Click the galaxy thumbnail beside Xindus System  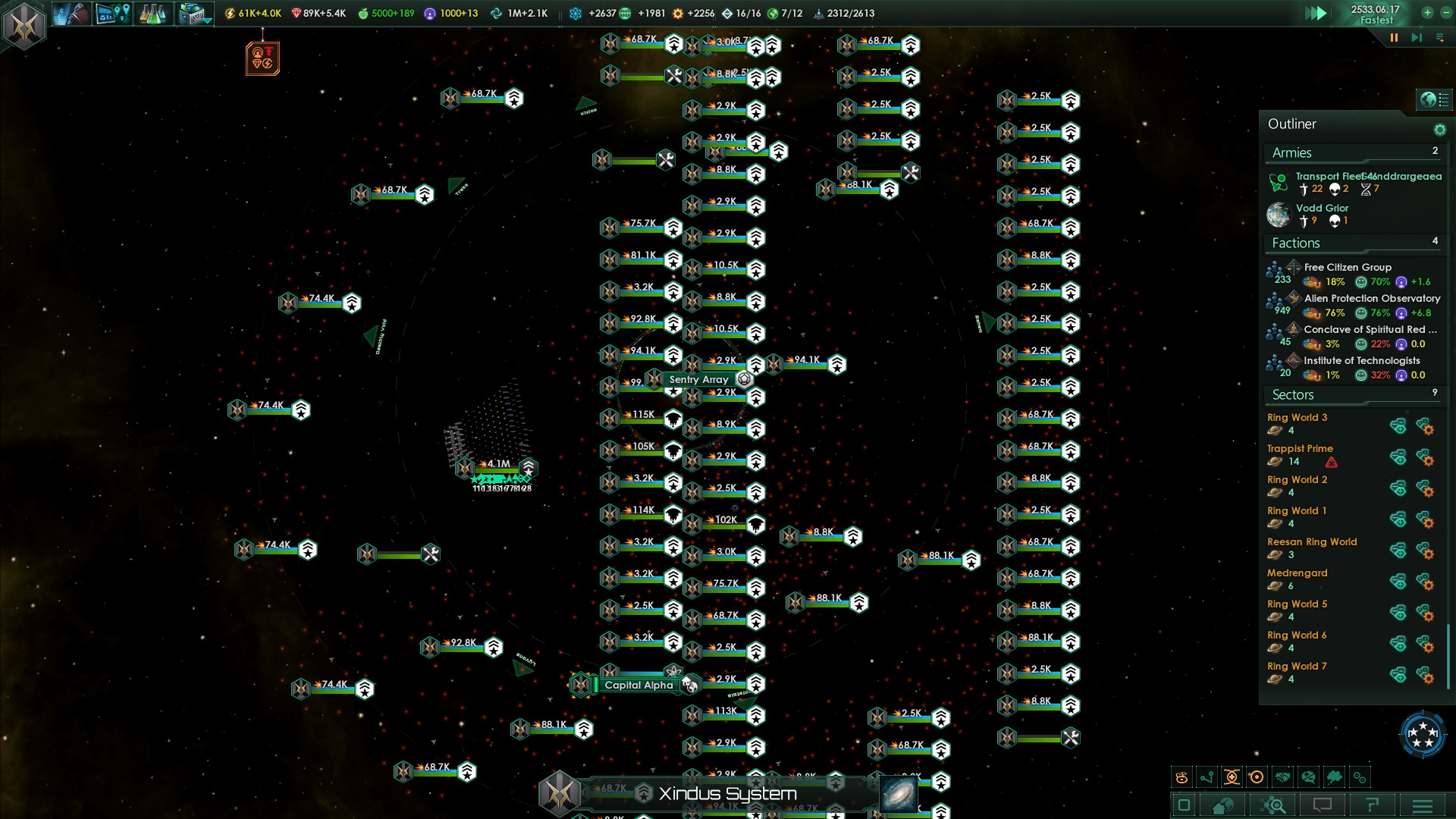[x=899, y=793]
